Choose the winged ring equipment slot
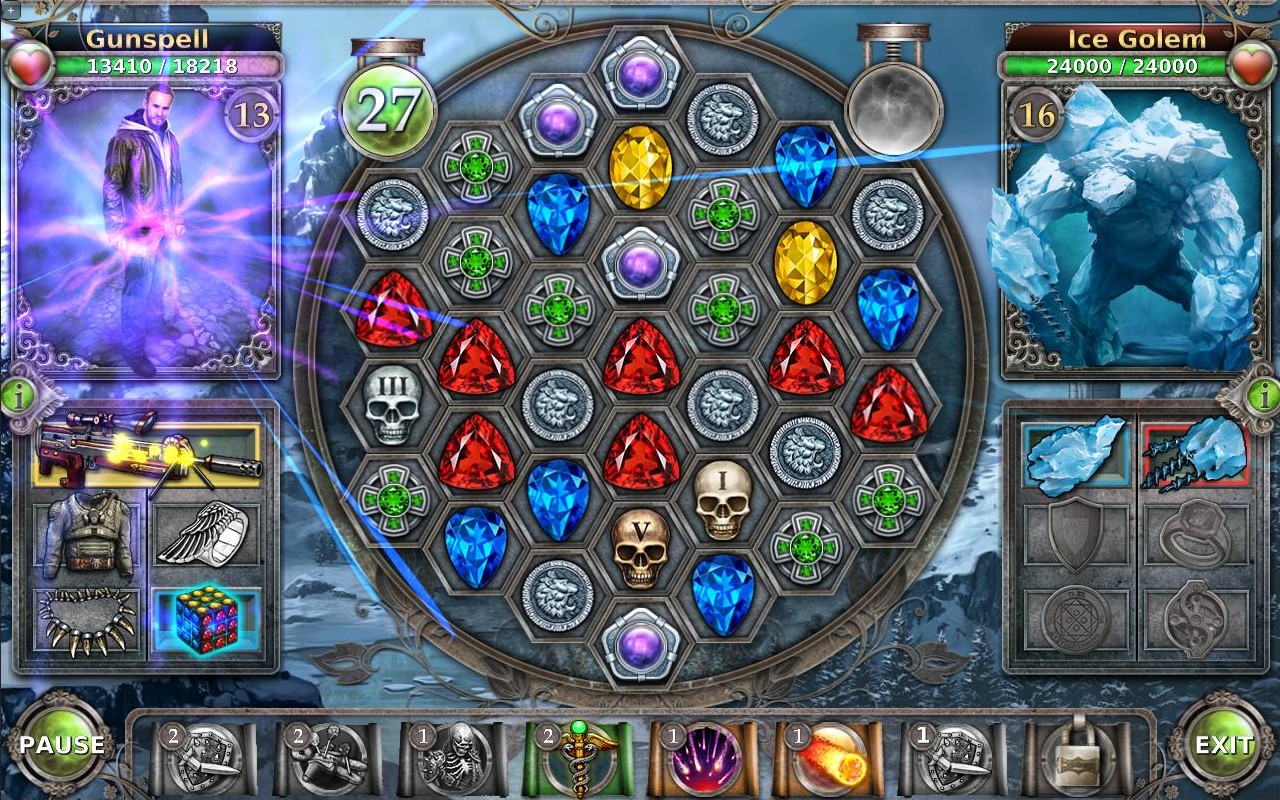The width and height of the screenshot is (1280, 800). [204, 537]
